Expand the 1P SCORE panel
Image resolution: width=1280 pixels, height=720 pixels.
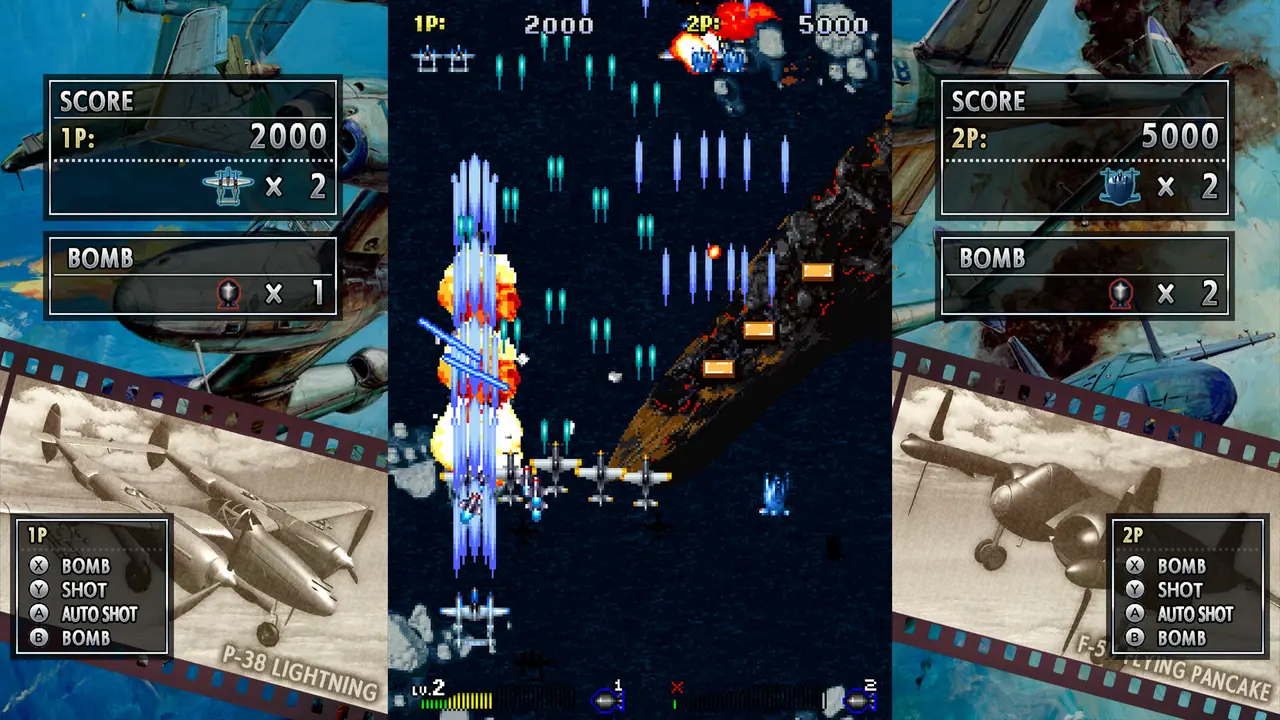click(97, 101)
